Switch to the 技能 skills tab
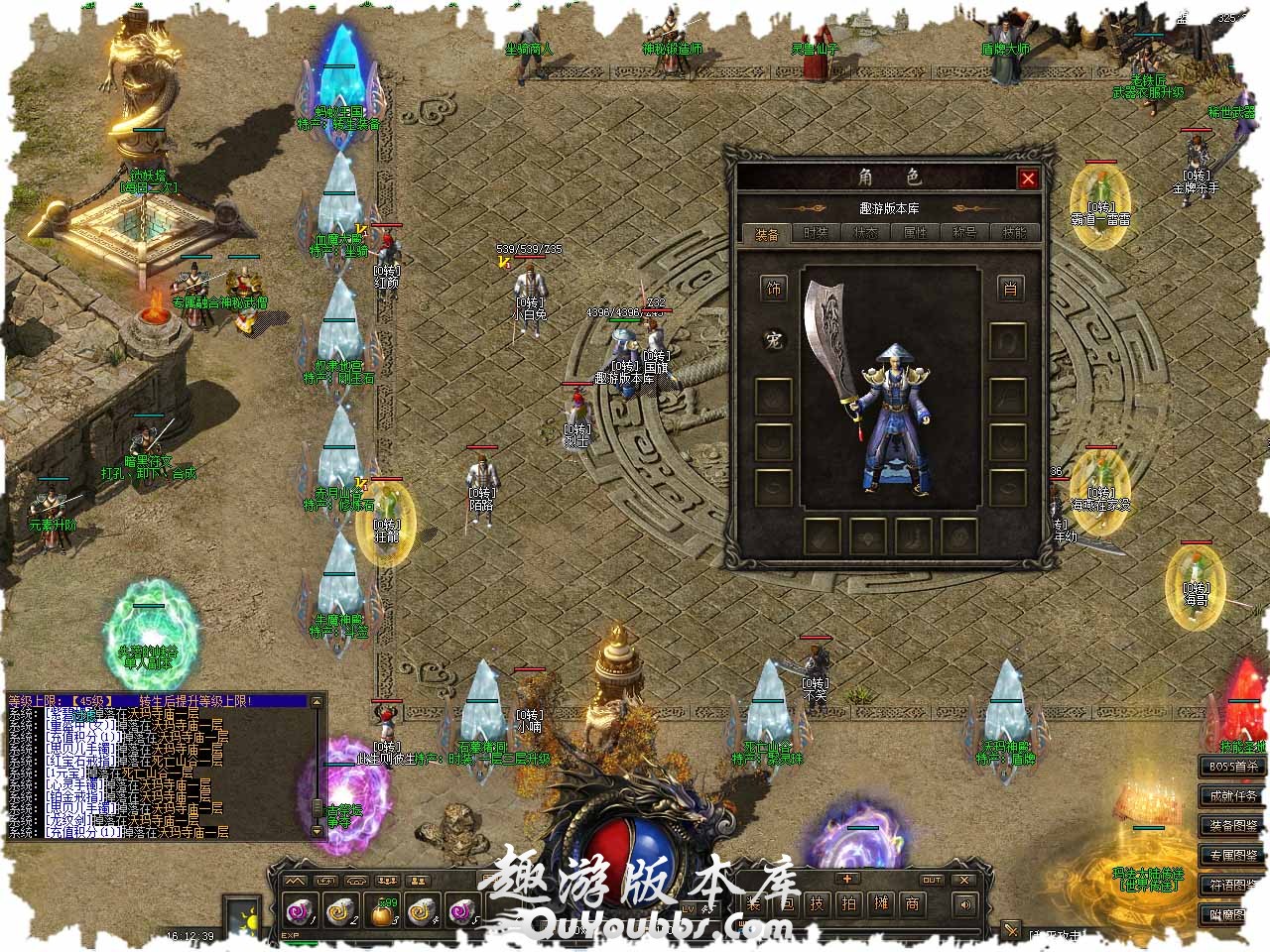The image size is (1270, 952). point(1014,233)
